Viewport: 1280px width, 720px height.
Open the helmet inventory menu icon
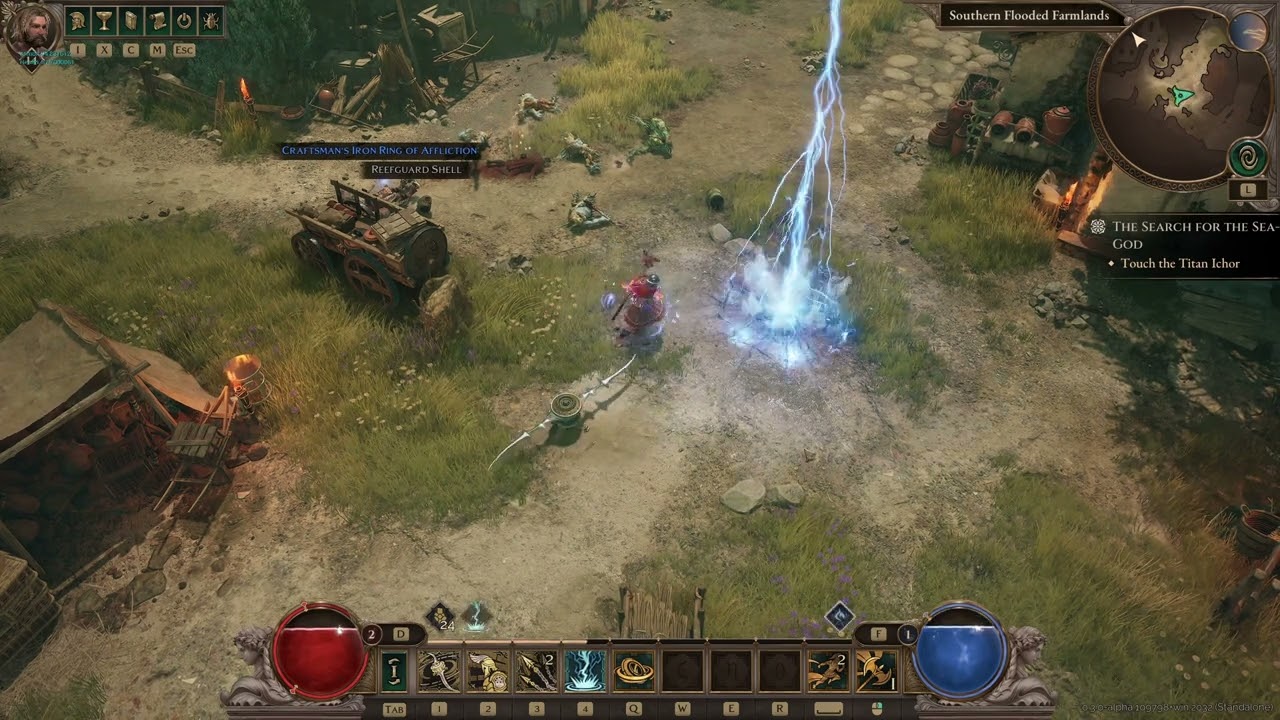[77, 20]
